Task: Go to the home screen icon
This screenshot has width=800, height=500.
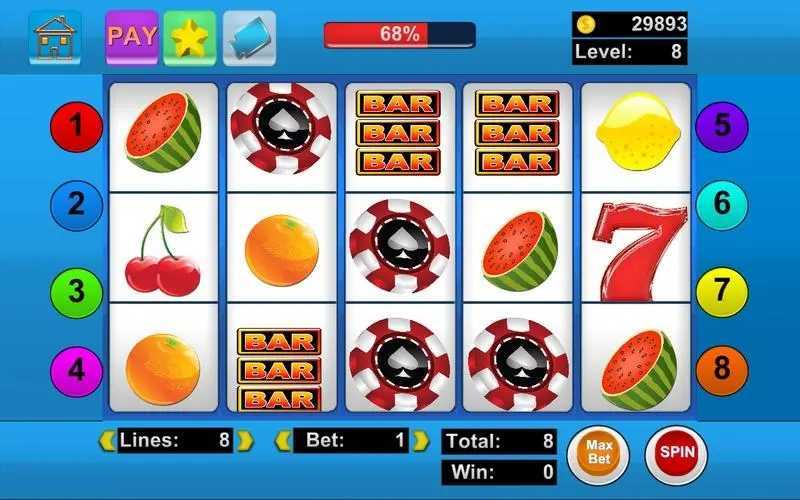Action: pos(55,37)
